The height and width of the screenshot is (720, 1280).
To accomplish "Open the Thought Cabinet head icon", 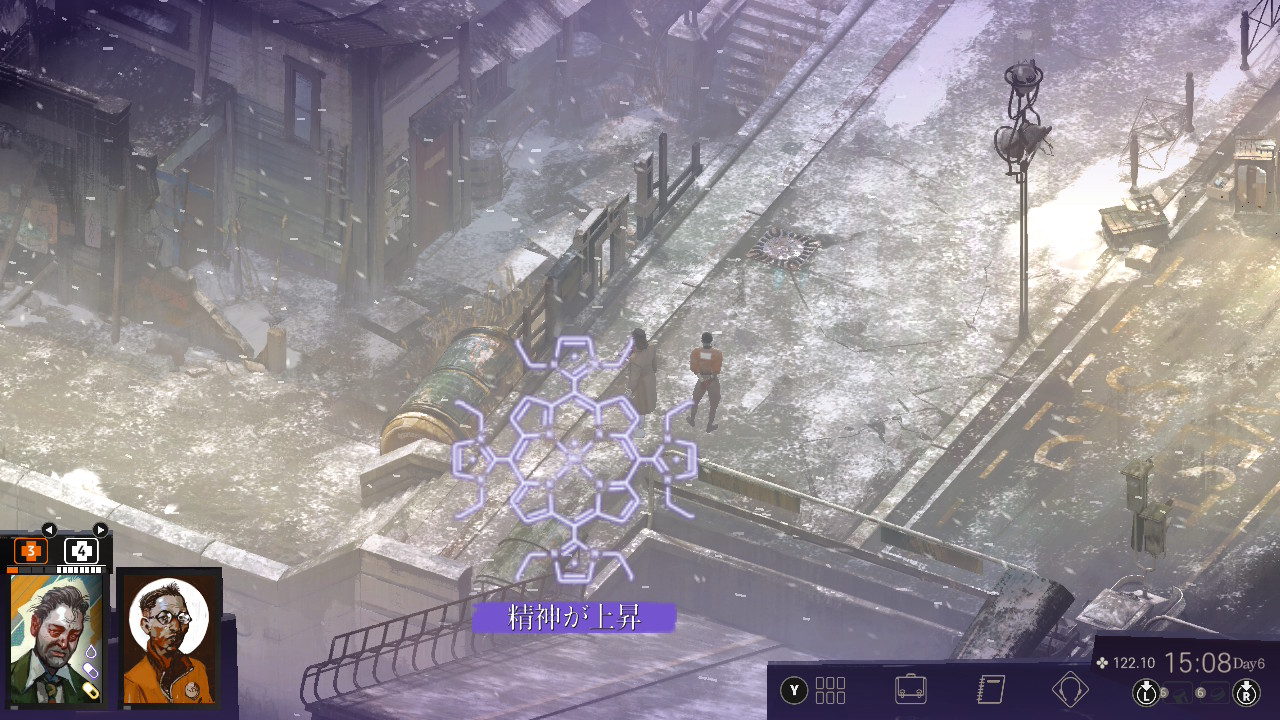I will (1069, 690).
